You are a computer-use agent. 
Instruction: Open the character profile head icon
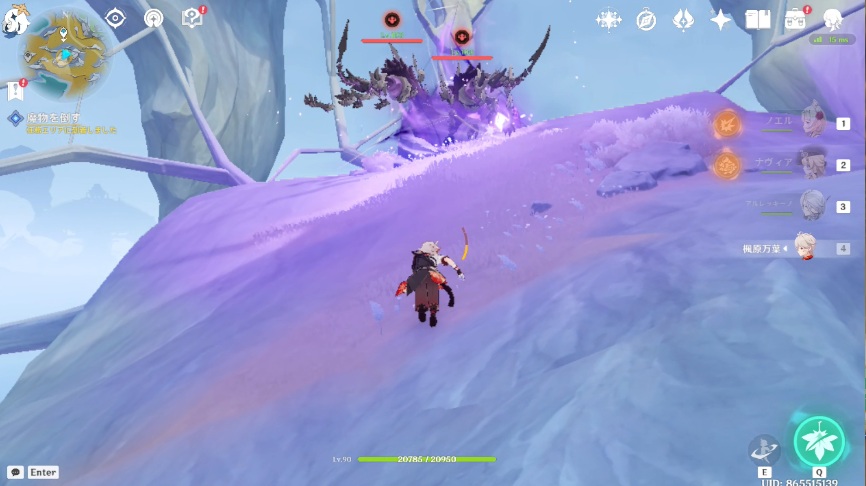point(832,19)
